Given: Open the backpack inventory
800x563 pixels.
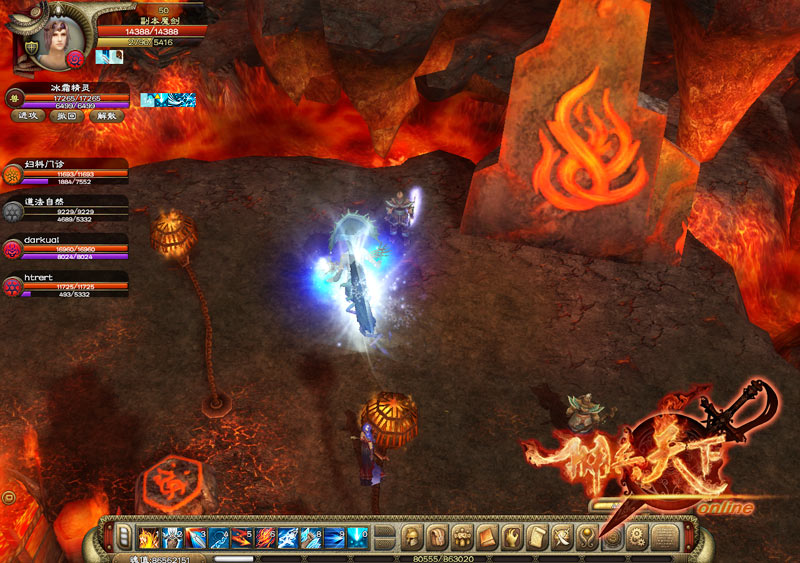Looking at the screenshot, I should (x=436, y=537).
